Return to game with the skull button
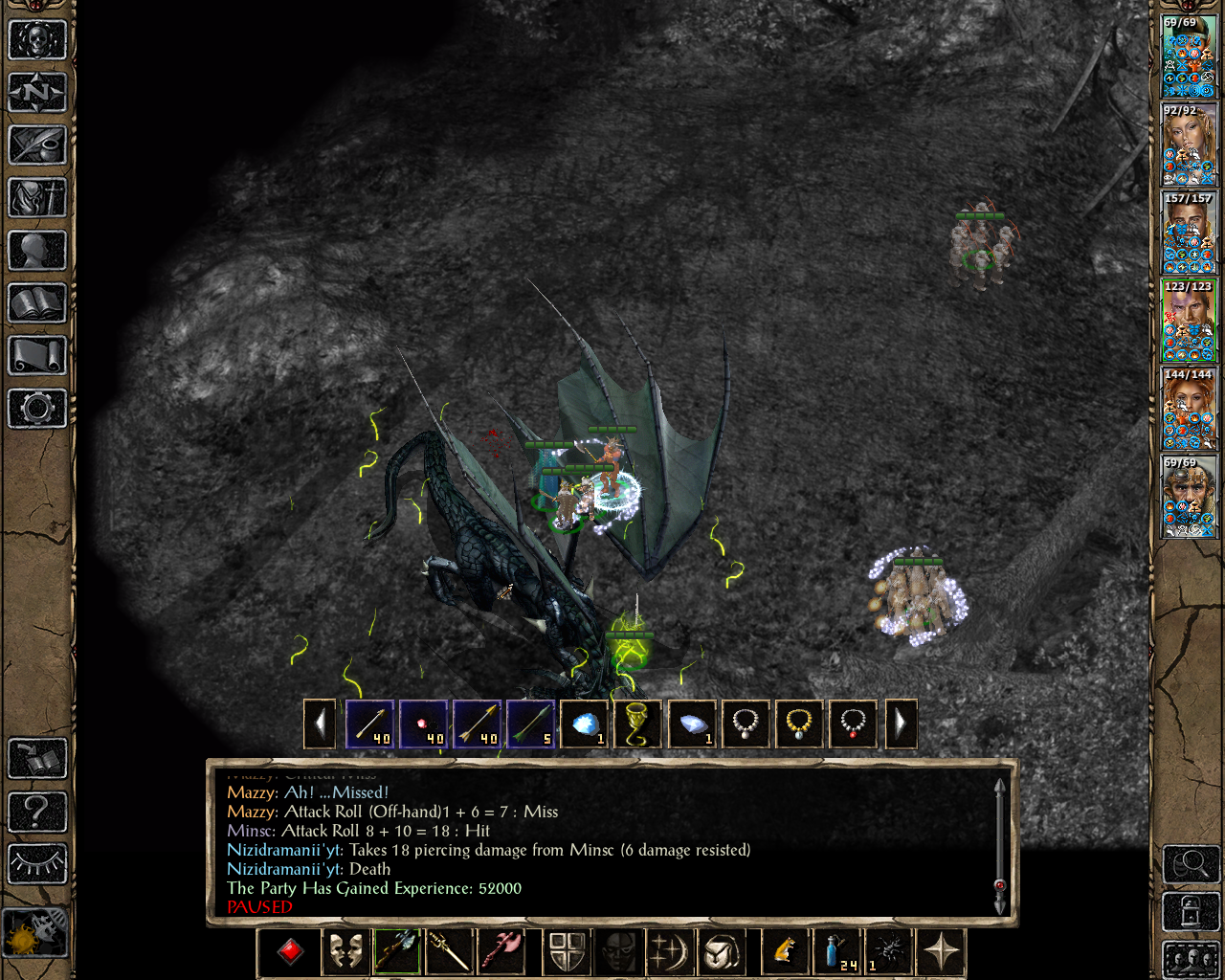This screenshot has width=1225, height=980. (x=37, y=40)
